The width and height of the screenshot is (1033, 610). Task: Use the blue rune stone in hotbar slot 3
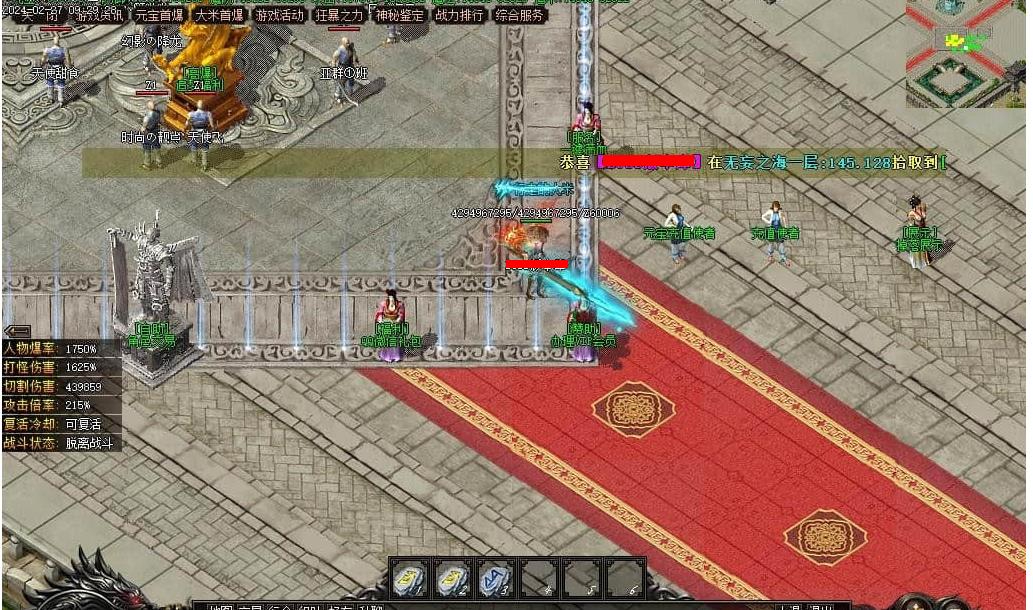(x=496, y=578)
